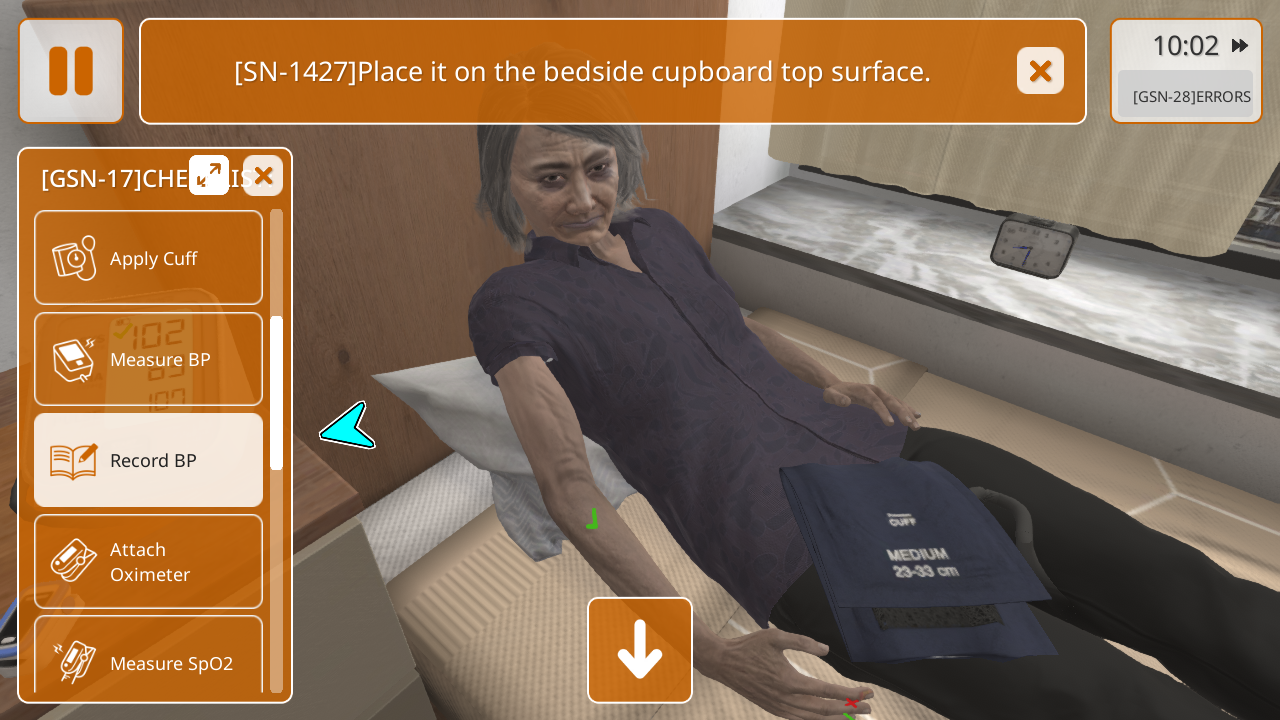
Task: Dismiss the instruction banner
Action: click(1040, 71)
